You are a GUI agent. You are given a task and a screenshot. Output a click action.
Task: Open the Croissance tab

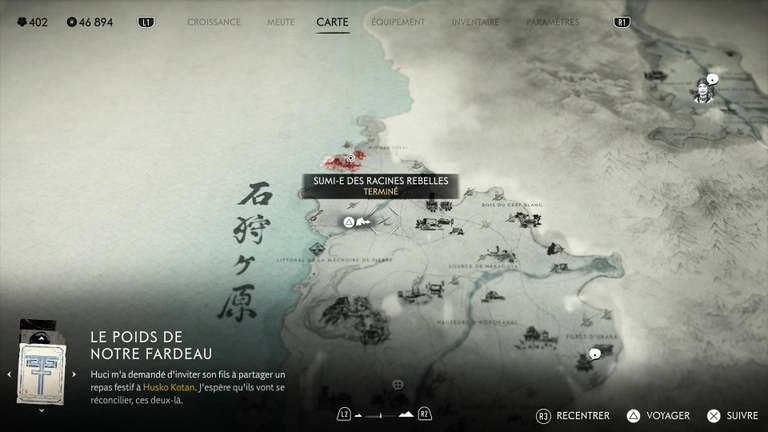pos(213,21)
